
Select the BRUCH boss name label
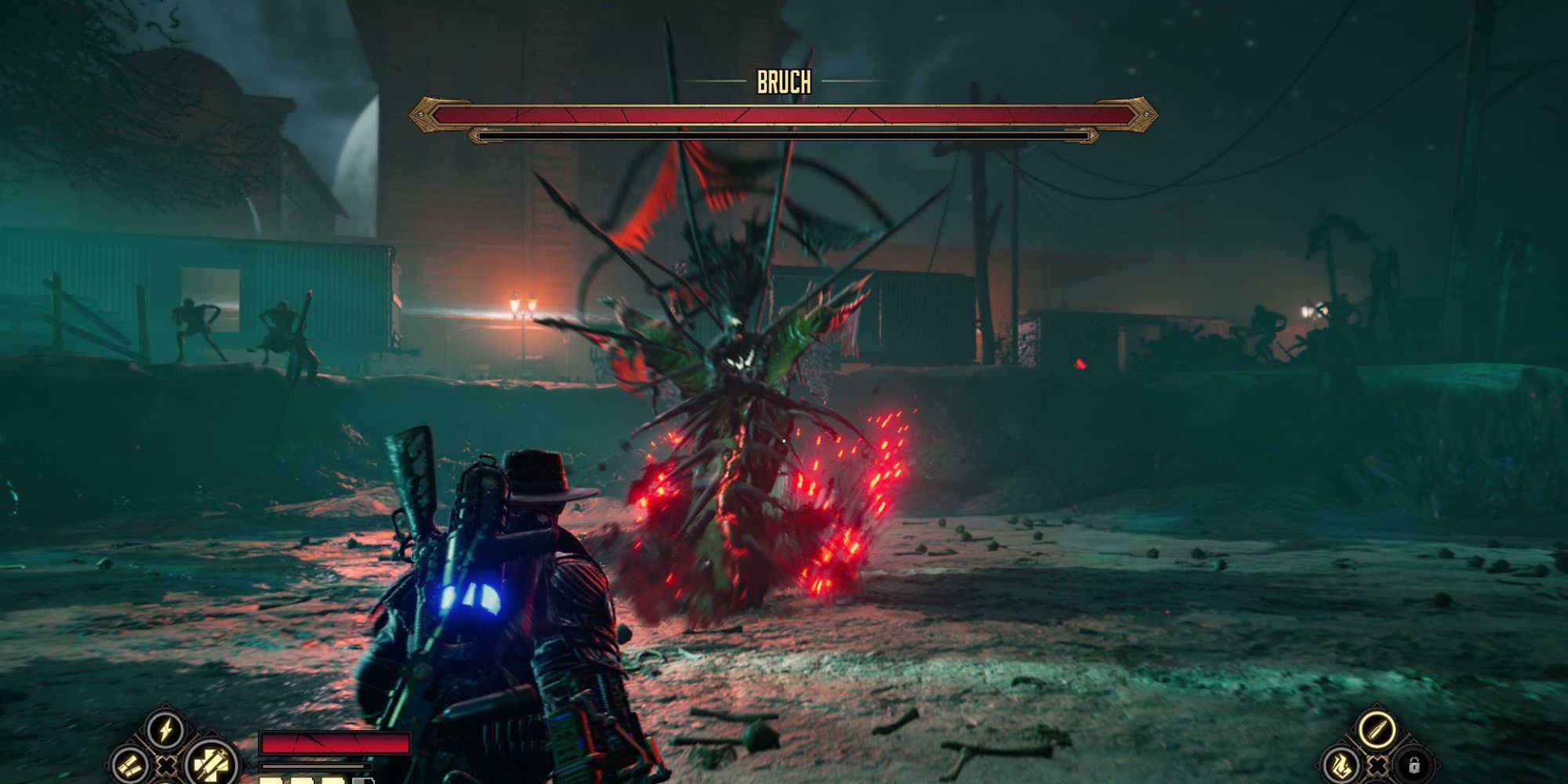[x=784, y=81]
